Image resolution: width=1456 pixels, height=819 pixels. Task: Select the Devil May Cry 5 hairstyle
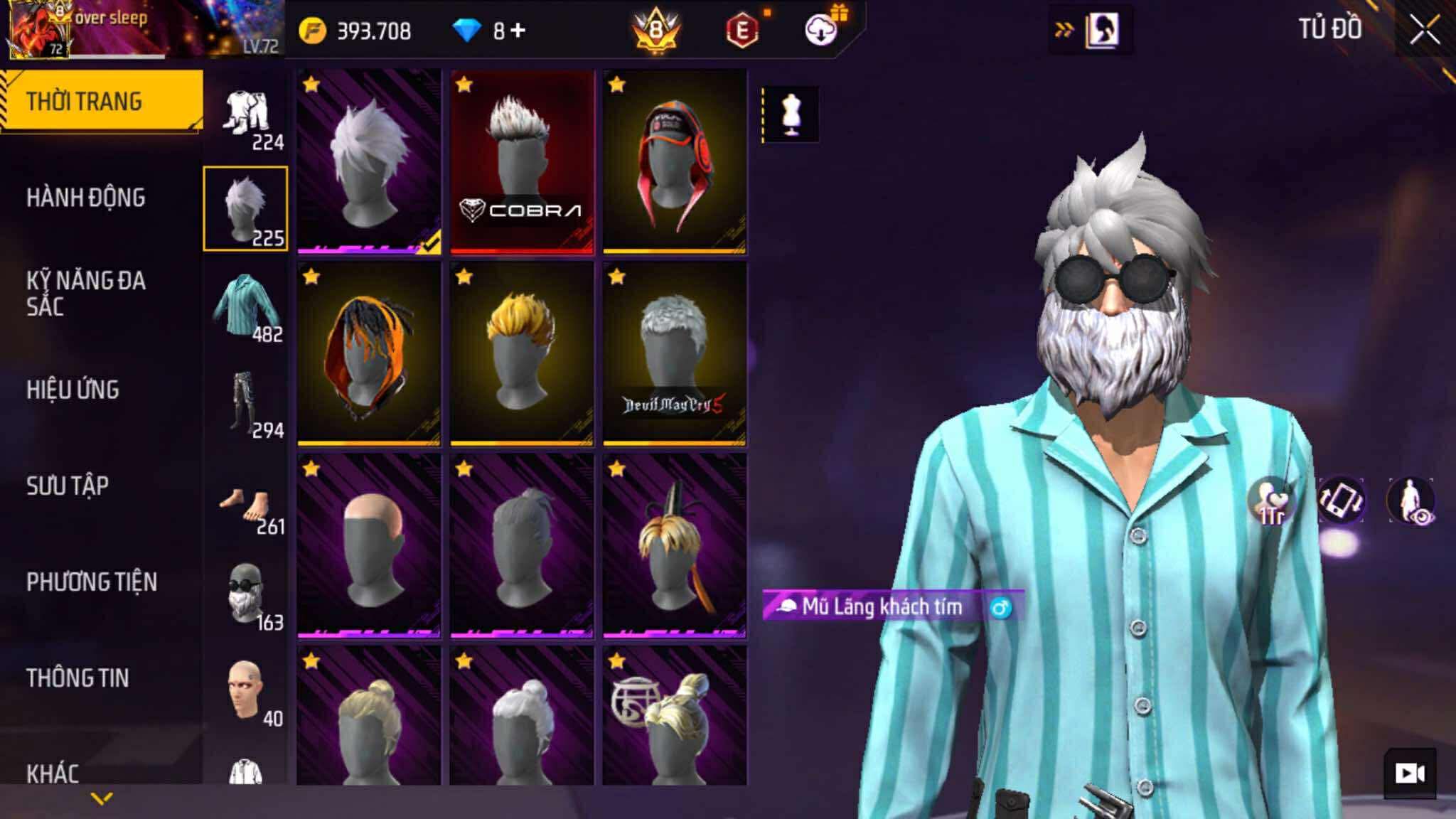tap(674, 353)
